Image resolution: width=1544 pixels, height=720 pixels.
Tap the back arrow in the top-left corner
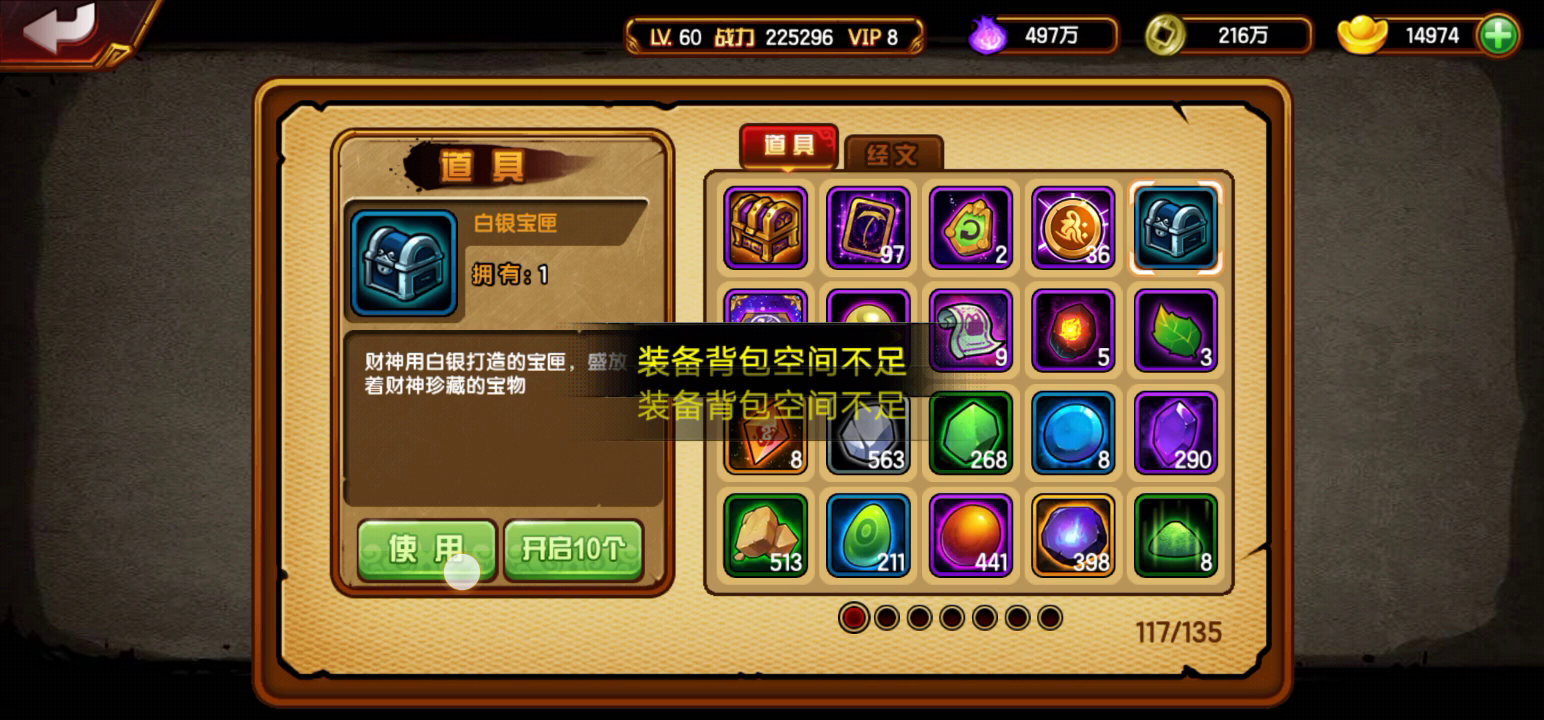[60, 30]
